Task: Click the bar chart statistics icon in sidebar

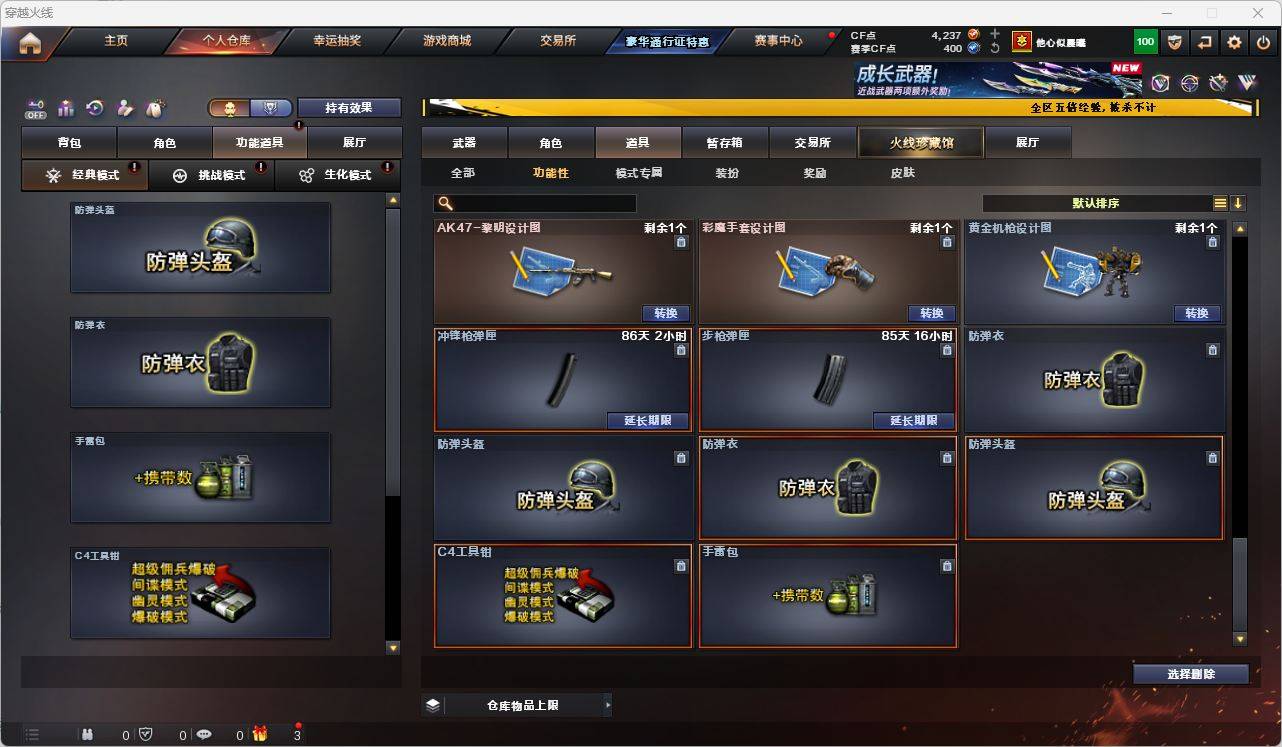Action: click(64, 109)
